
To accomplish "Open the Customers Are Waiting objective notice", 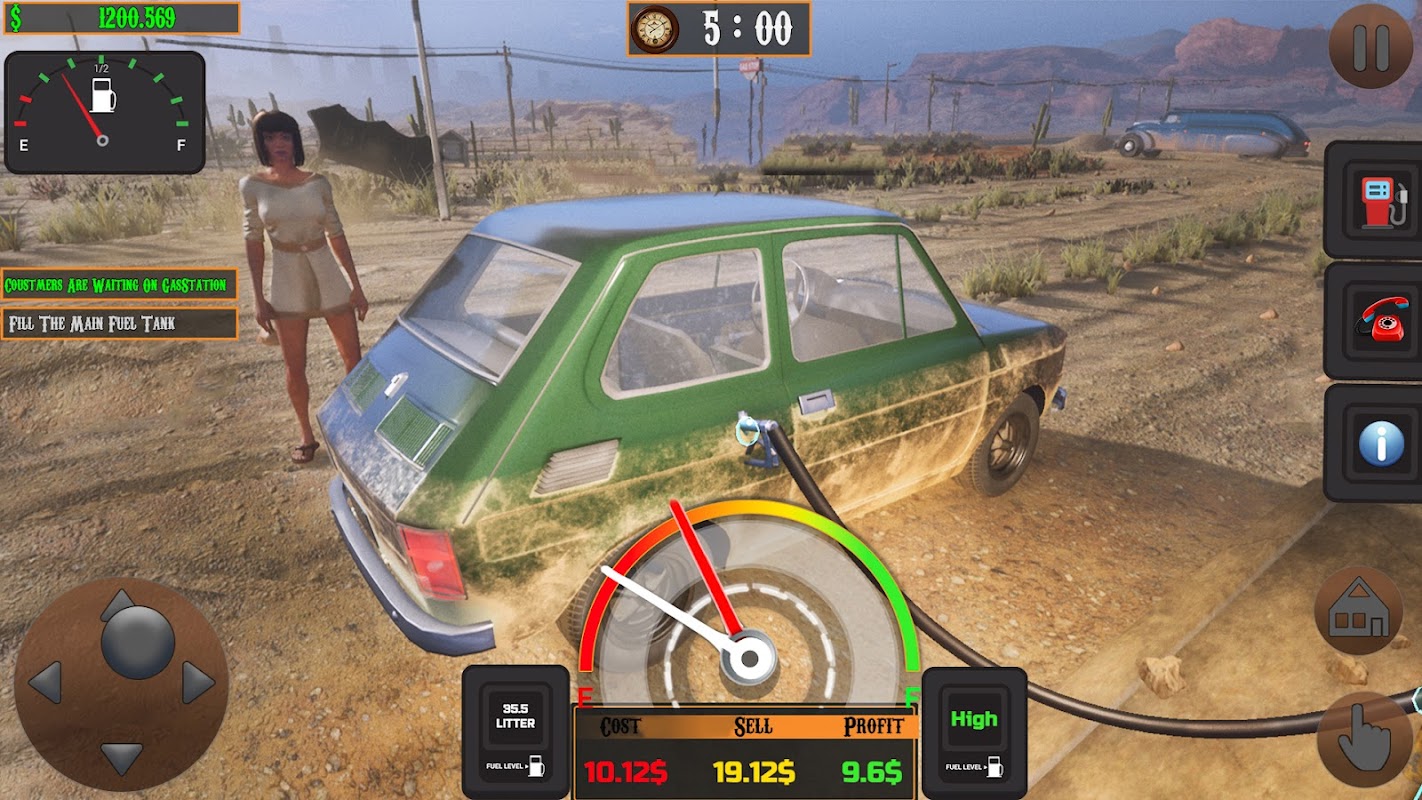I will click(119, 285).
